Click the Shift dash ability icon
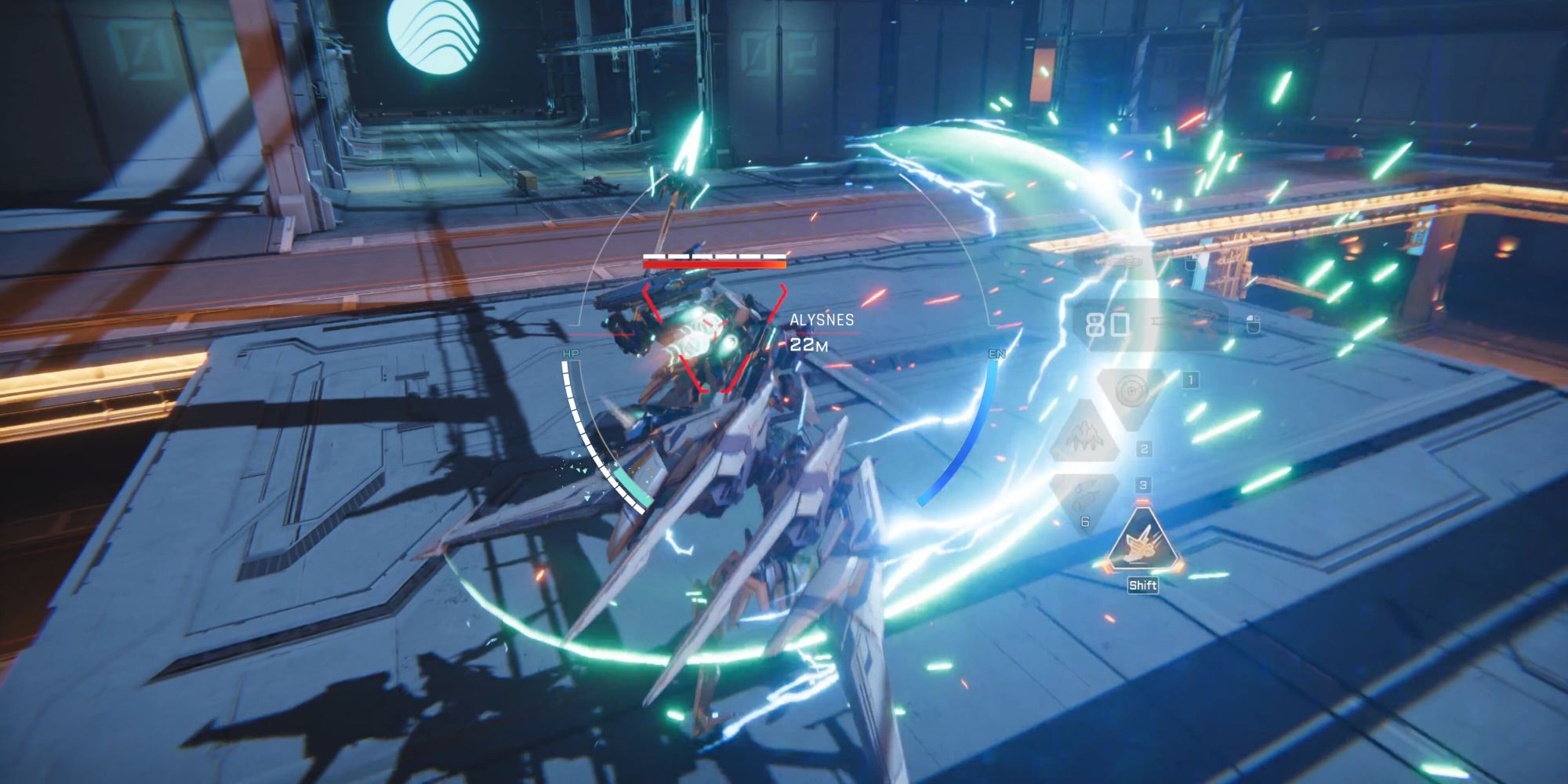1568x784 pixels. 1142,543
